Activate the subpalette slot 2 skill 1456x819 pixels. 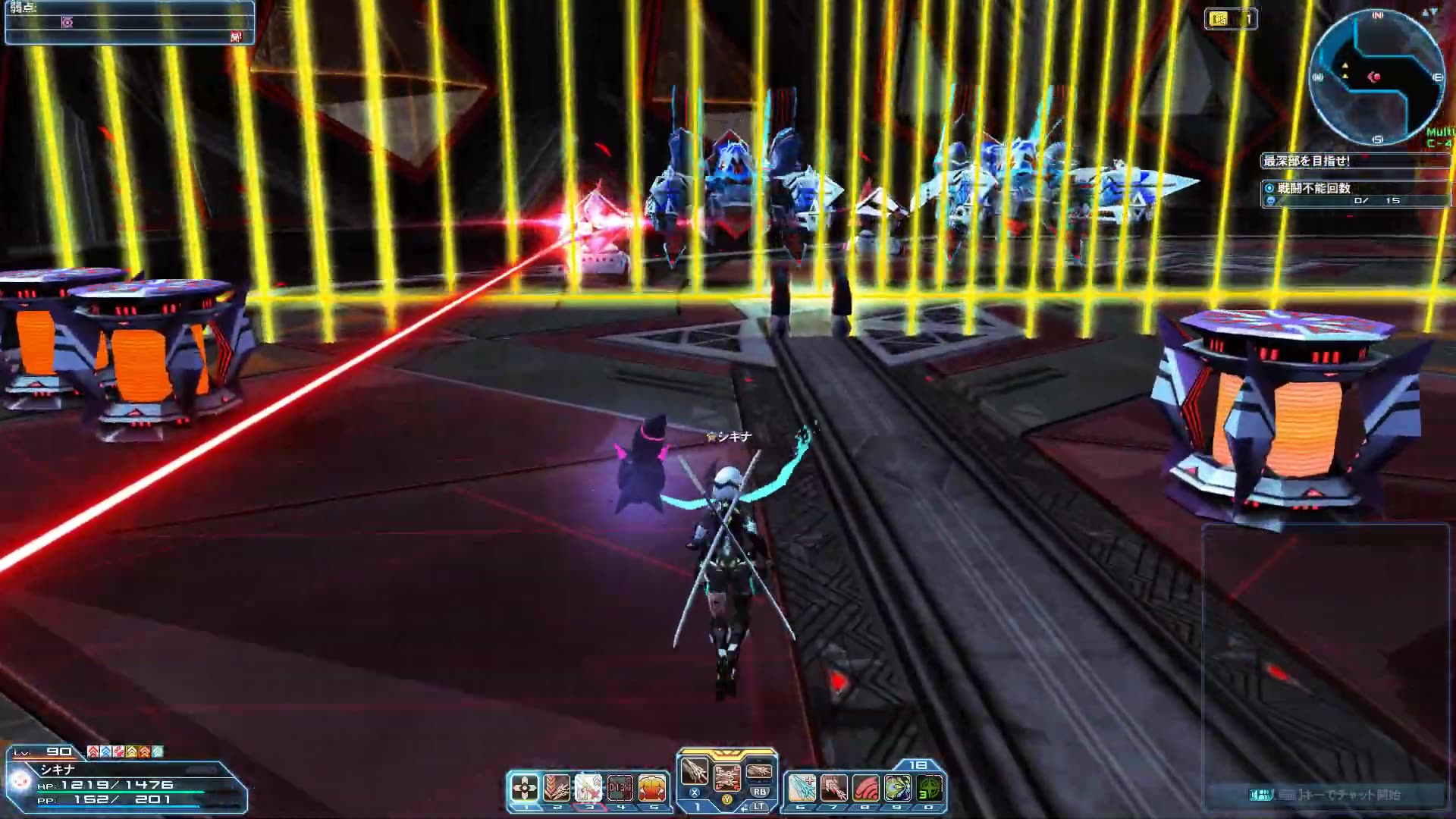(x=557, y=788)
